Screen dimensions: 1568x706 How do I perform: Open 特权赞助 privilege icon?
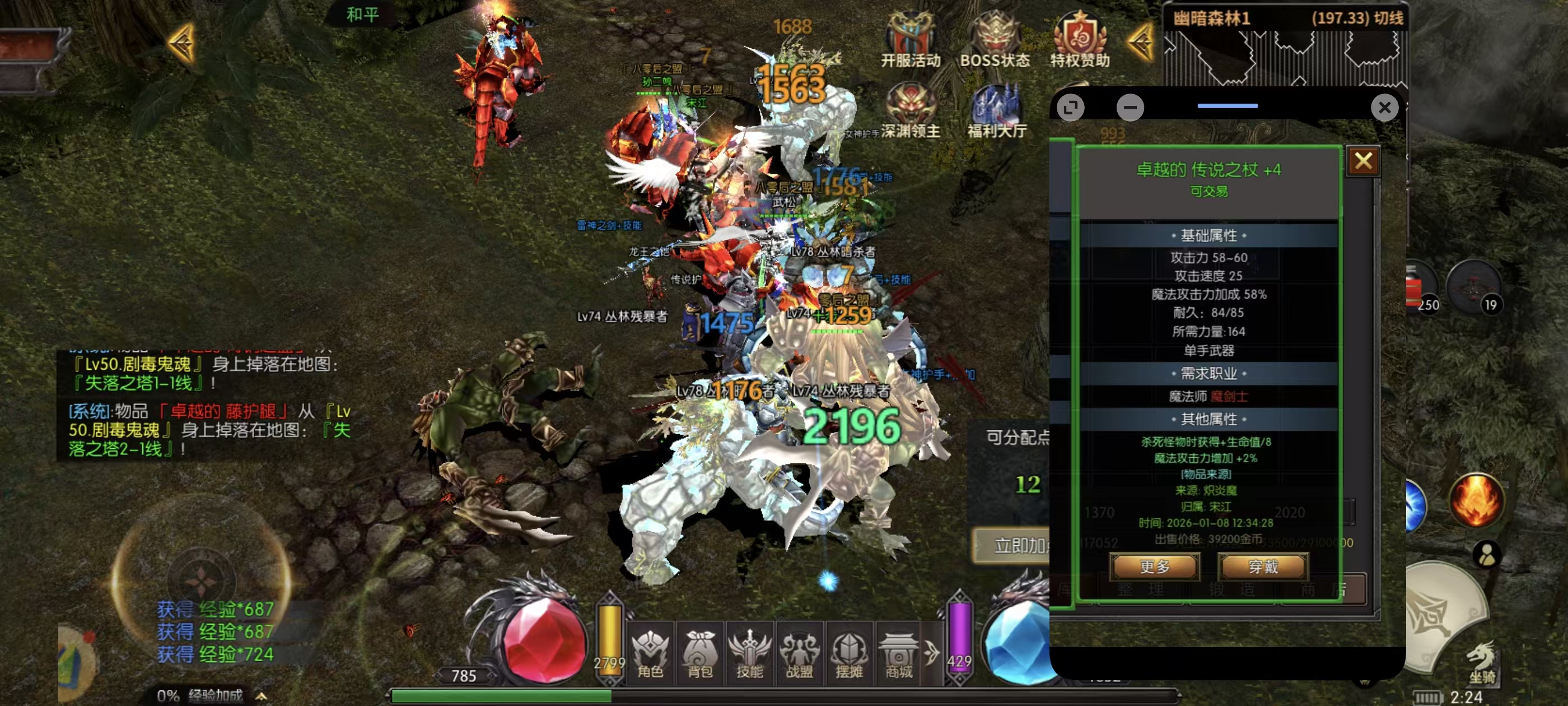[1080, 39]
